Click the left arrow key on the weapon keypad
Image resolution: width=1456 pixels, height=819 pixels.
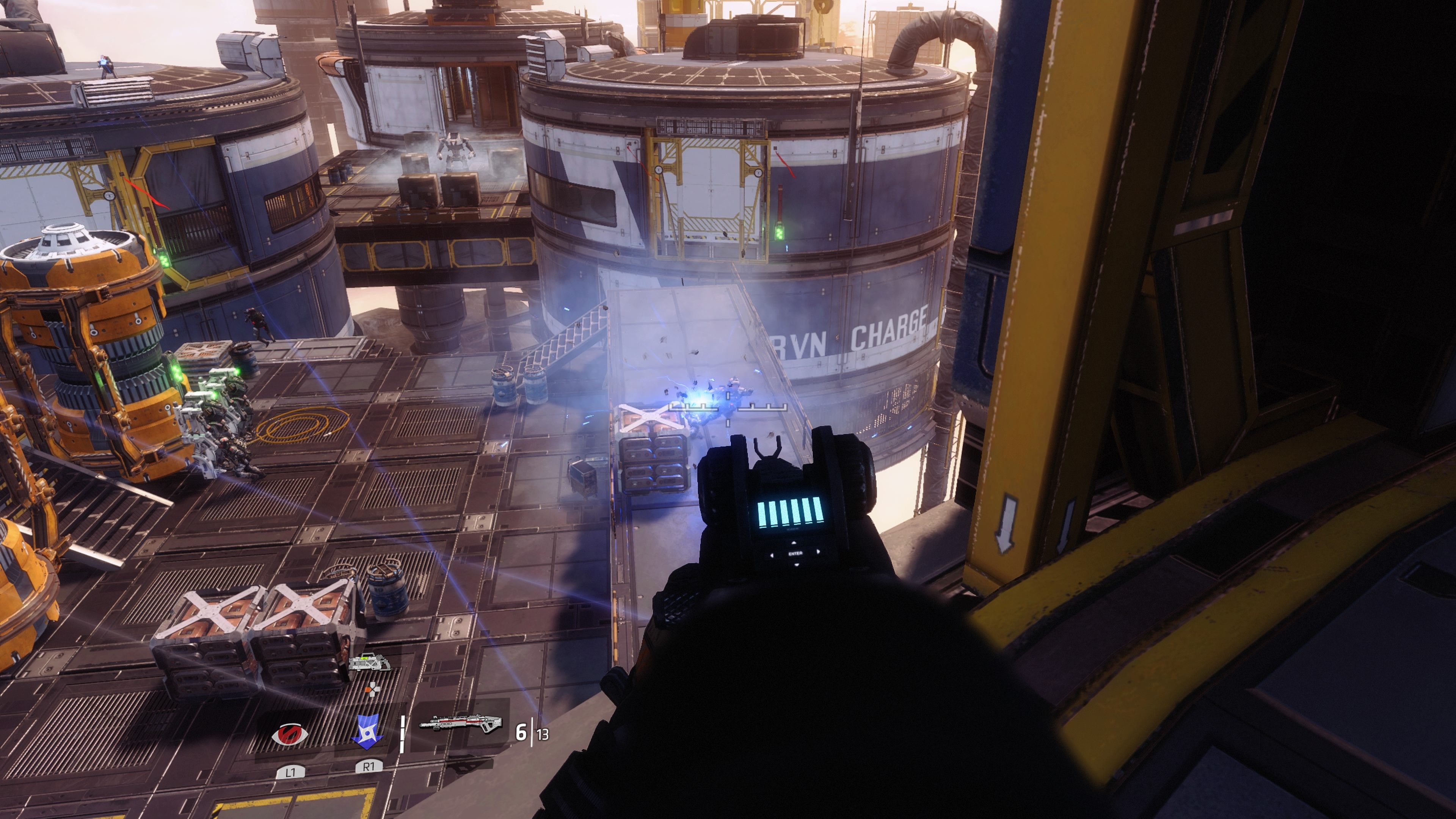[x=772, y=555]
